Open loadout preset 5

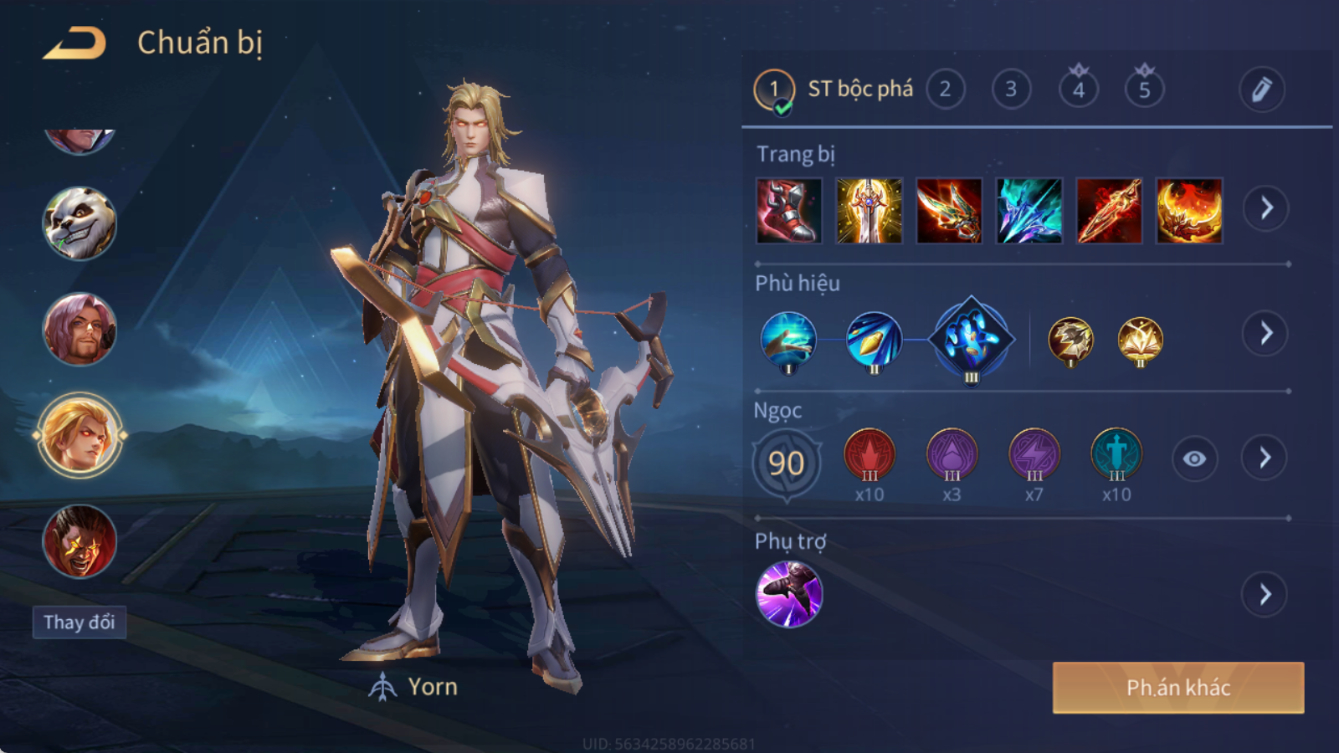[1144, 90]
